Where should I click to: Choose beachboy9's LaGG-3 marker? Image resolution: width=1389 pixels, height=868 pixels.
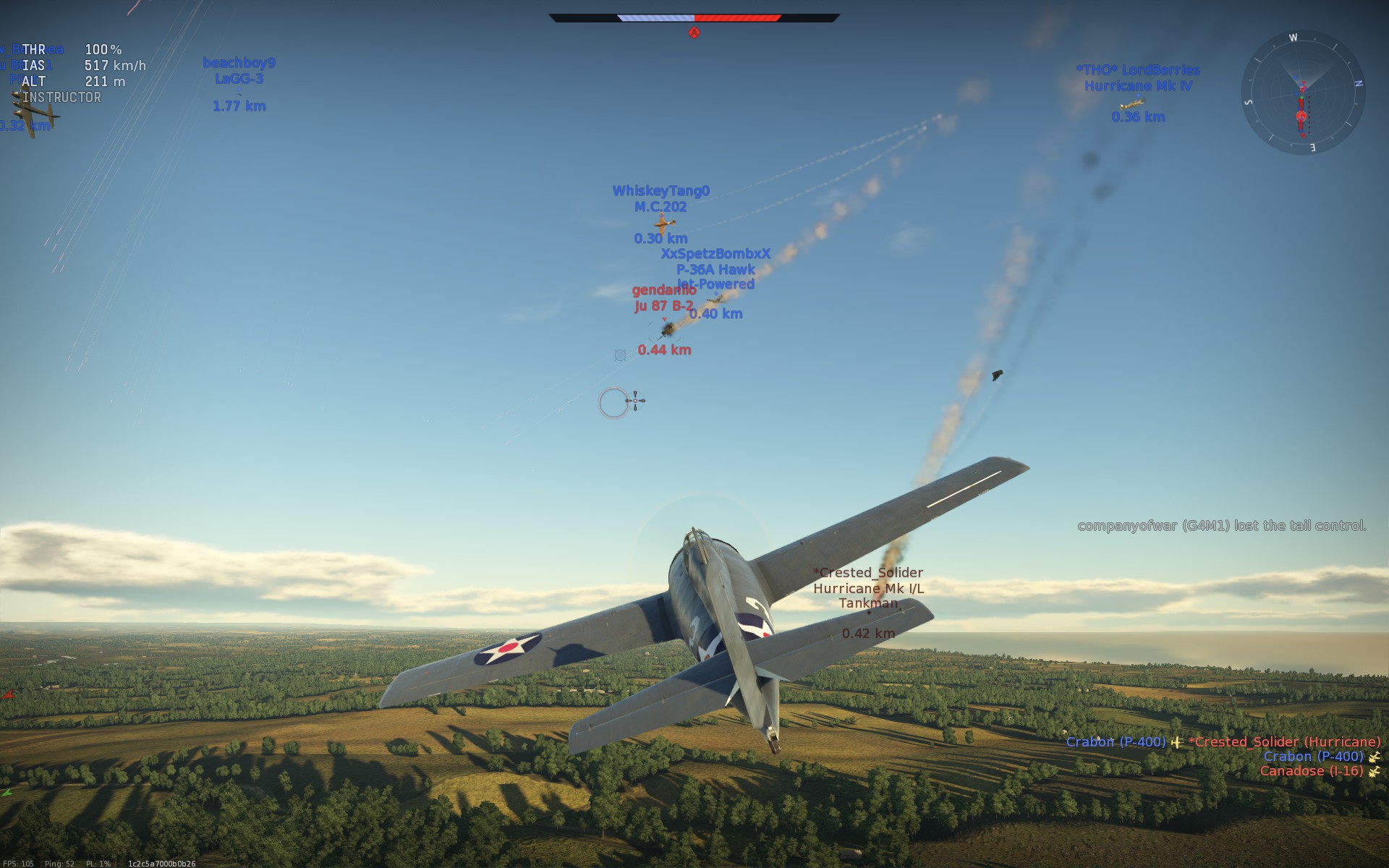239,71
